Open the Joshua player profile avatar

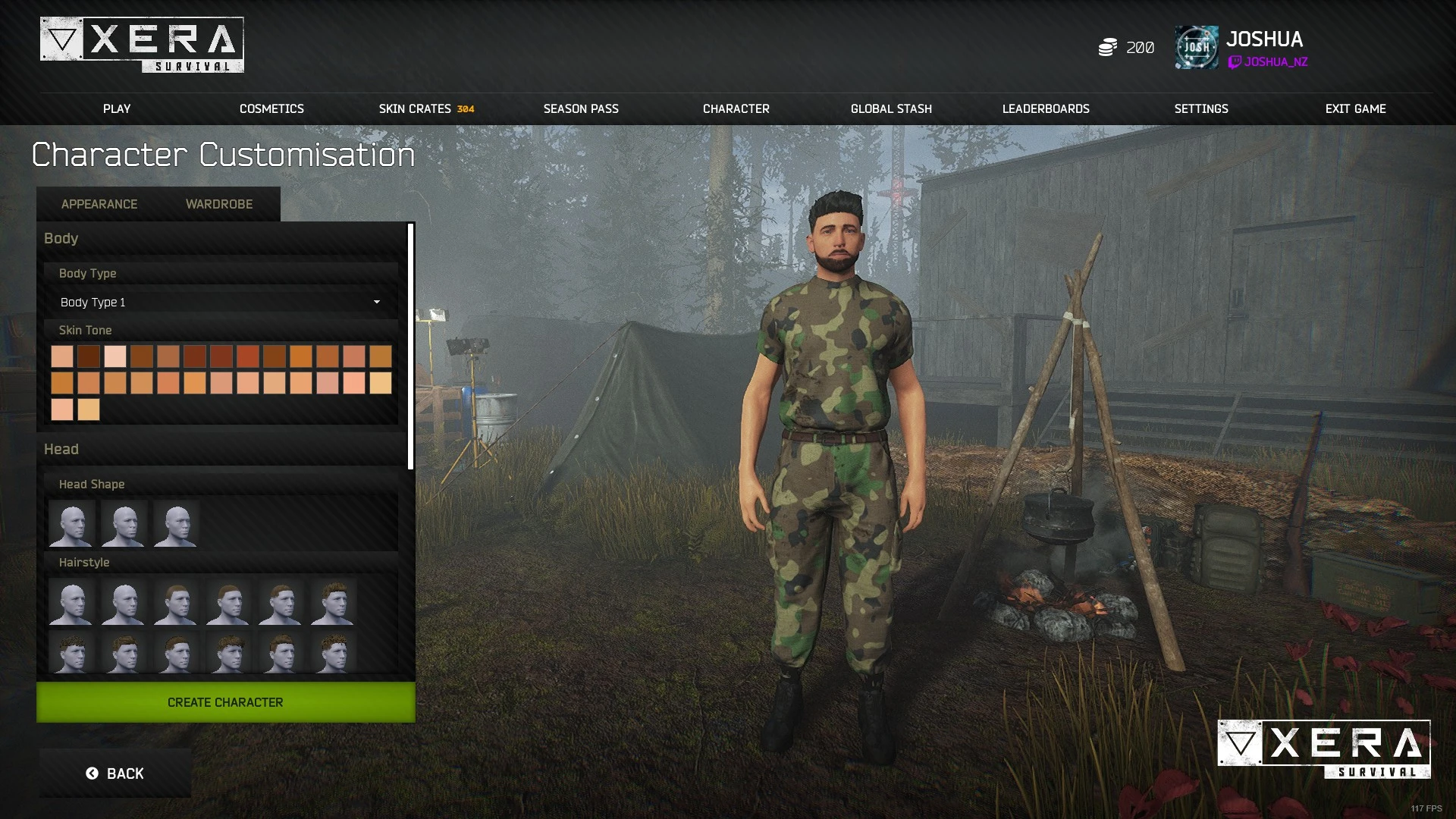(x=1196, y=47)
